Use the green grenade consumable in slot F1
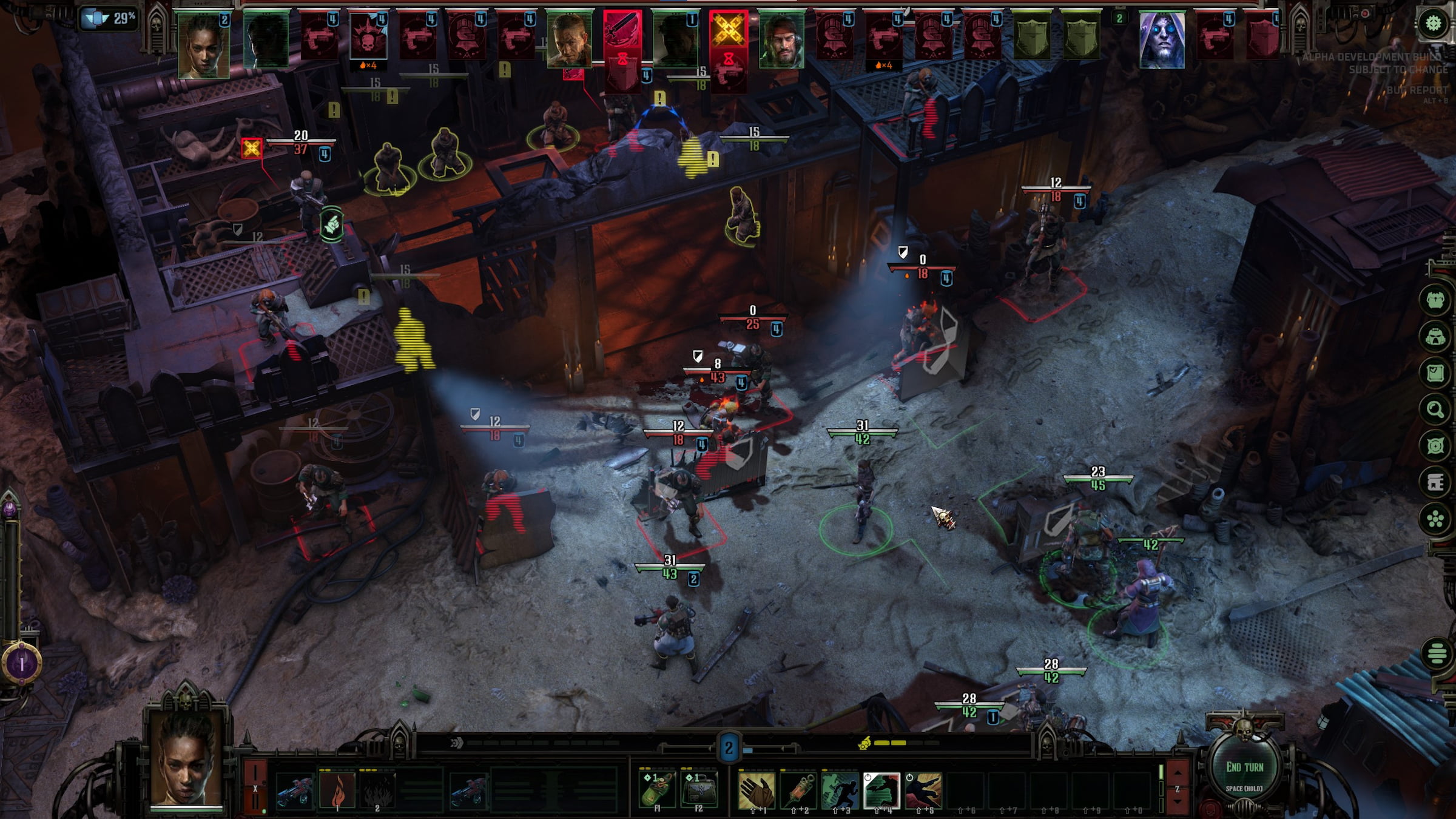Viewport: 1456px width, 819px height. coord(657,789)
